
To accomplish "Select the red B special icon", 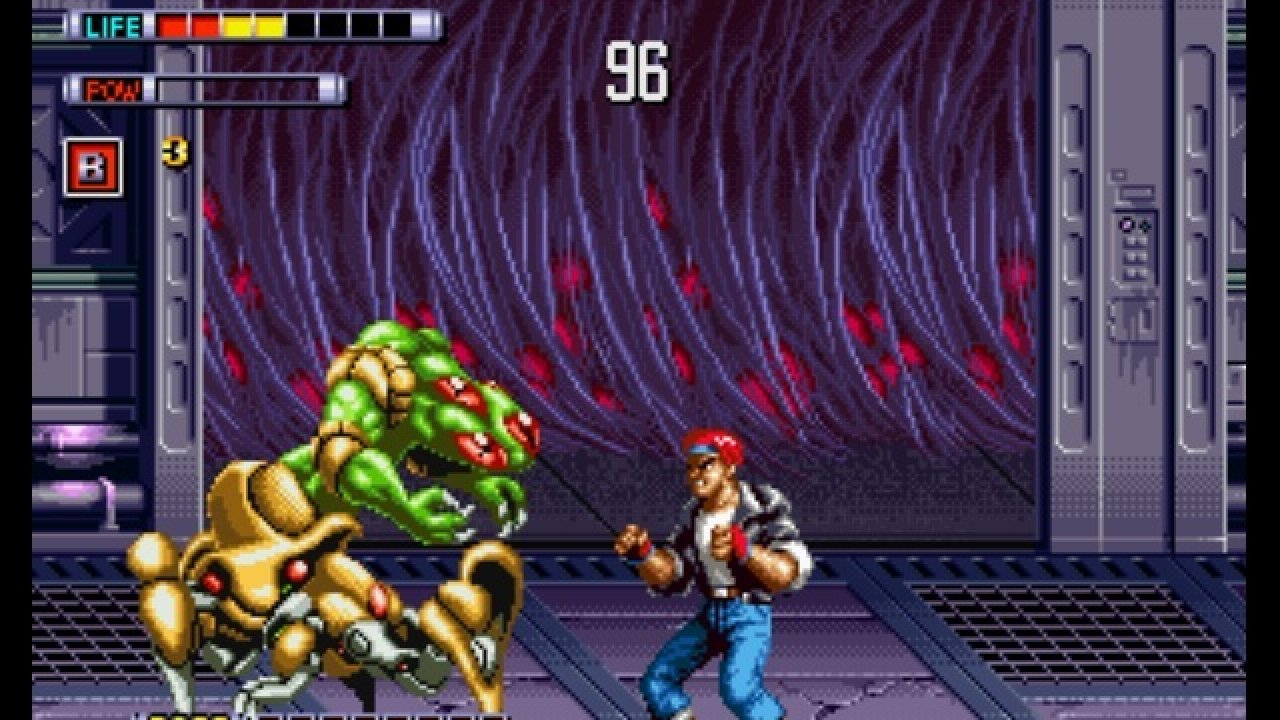I will pyautogui.click(x=93, y=167).
